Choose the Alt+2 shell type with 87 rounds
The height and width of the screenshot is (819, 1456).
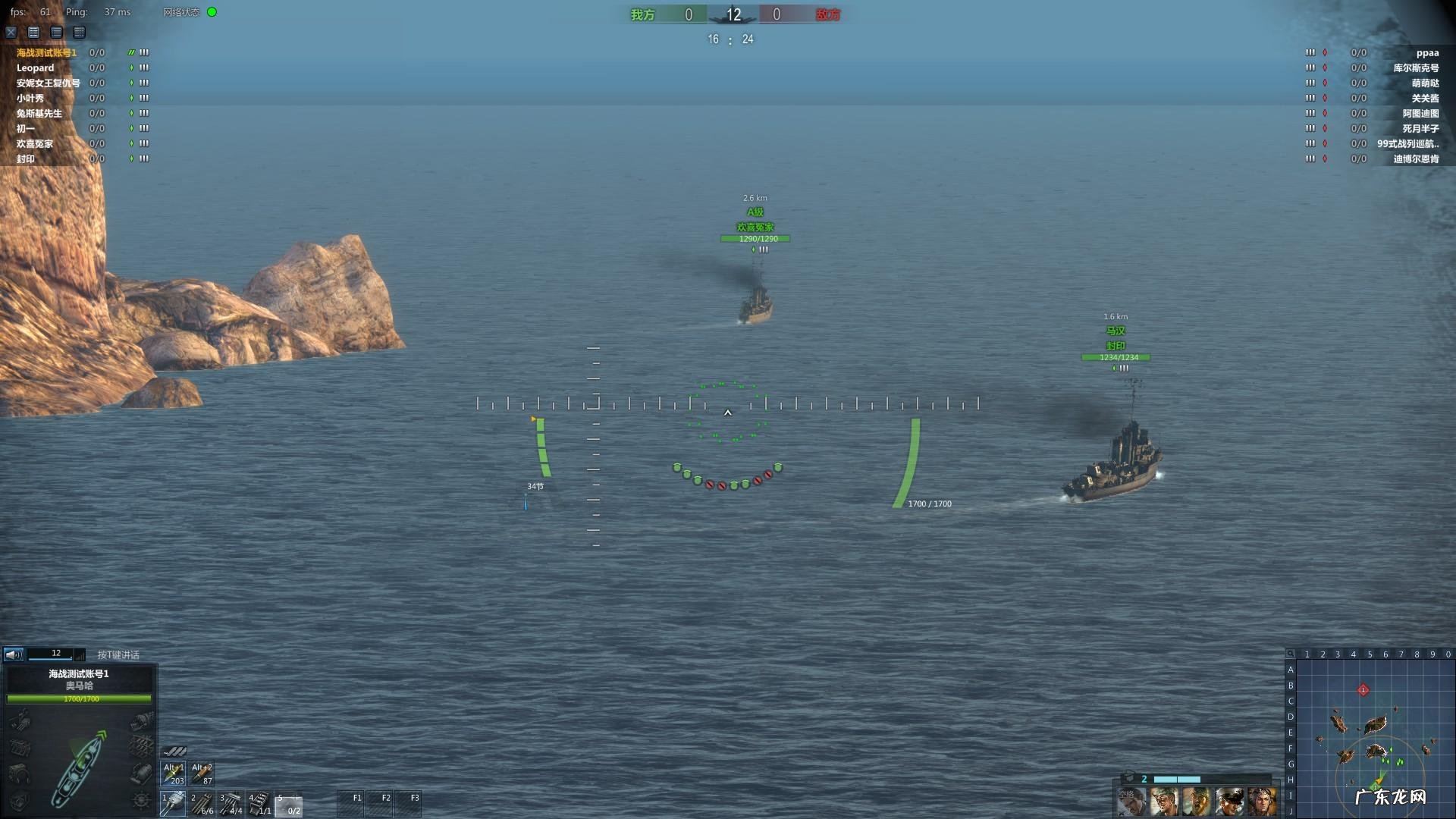coord(202,773)
